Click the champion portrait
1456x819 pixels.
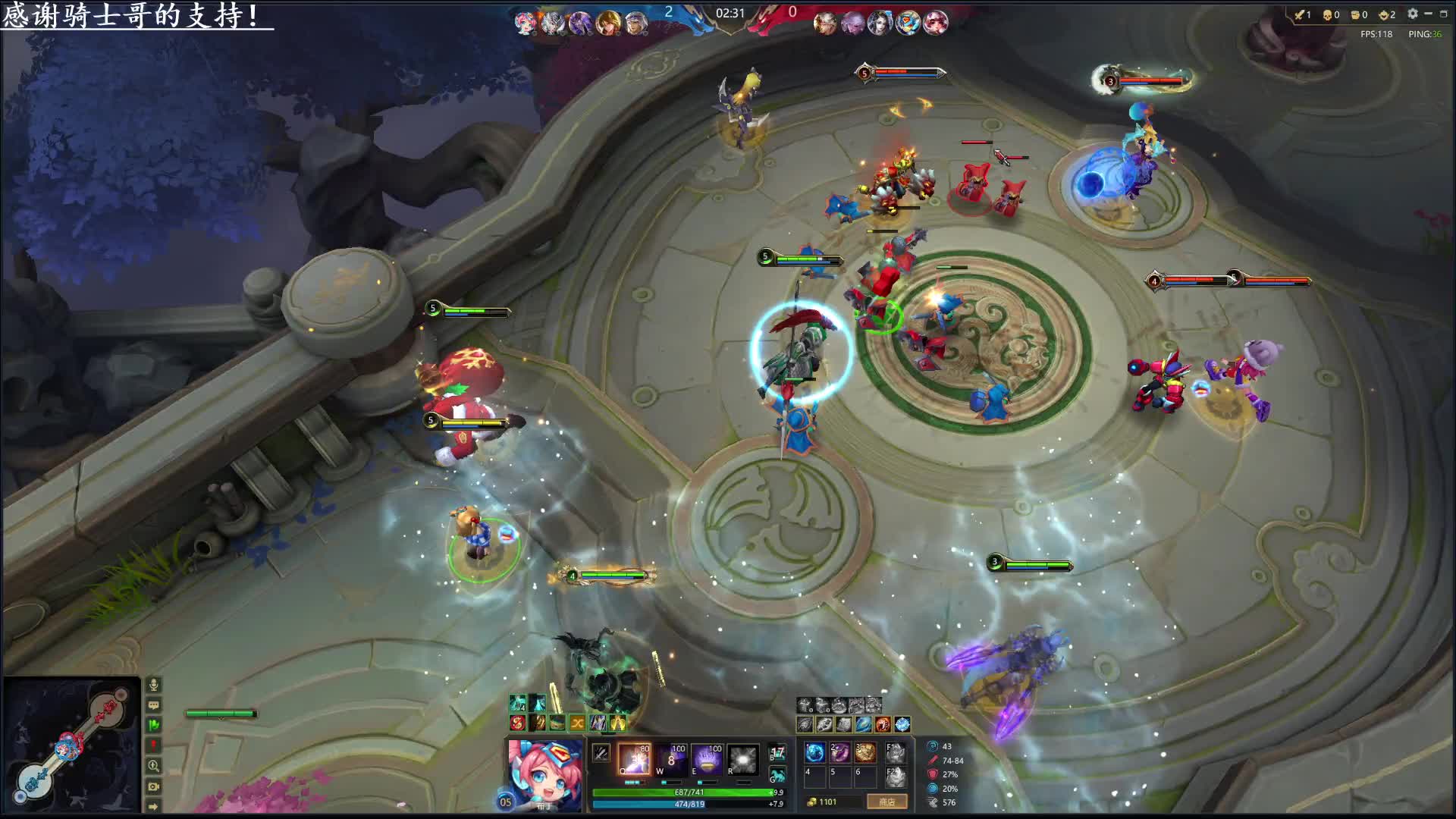tap(544, 773)
